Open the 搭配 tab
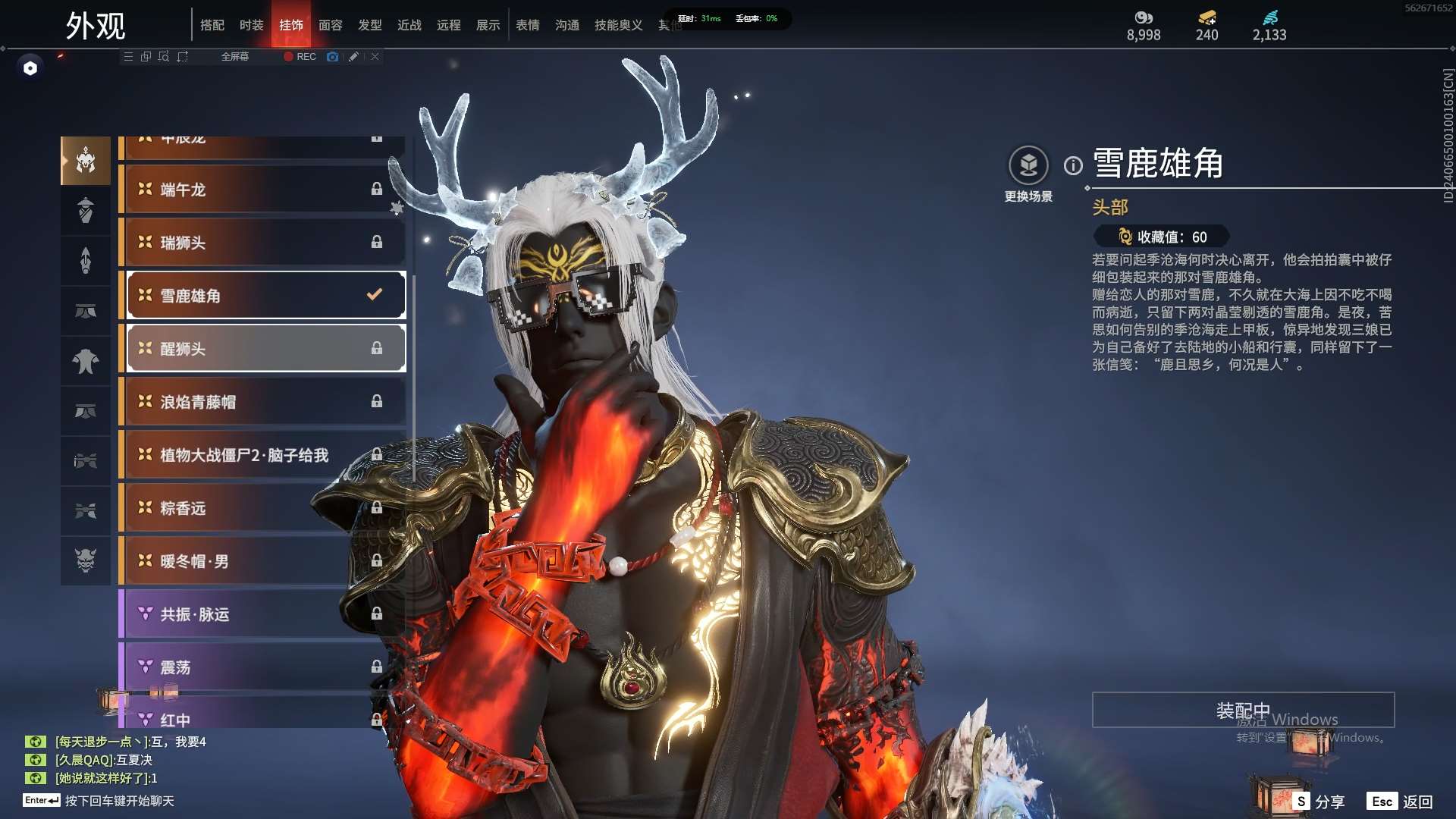1456x819 pixels. [x=212, y=25]
